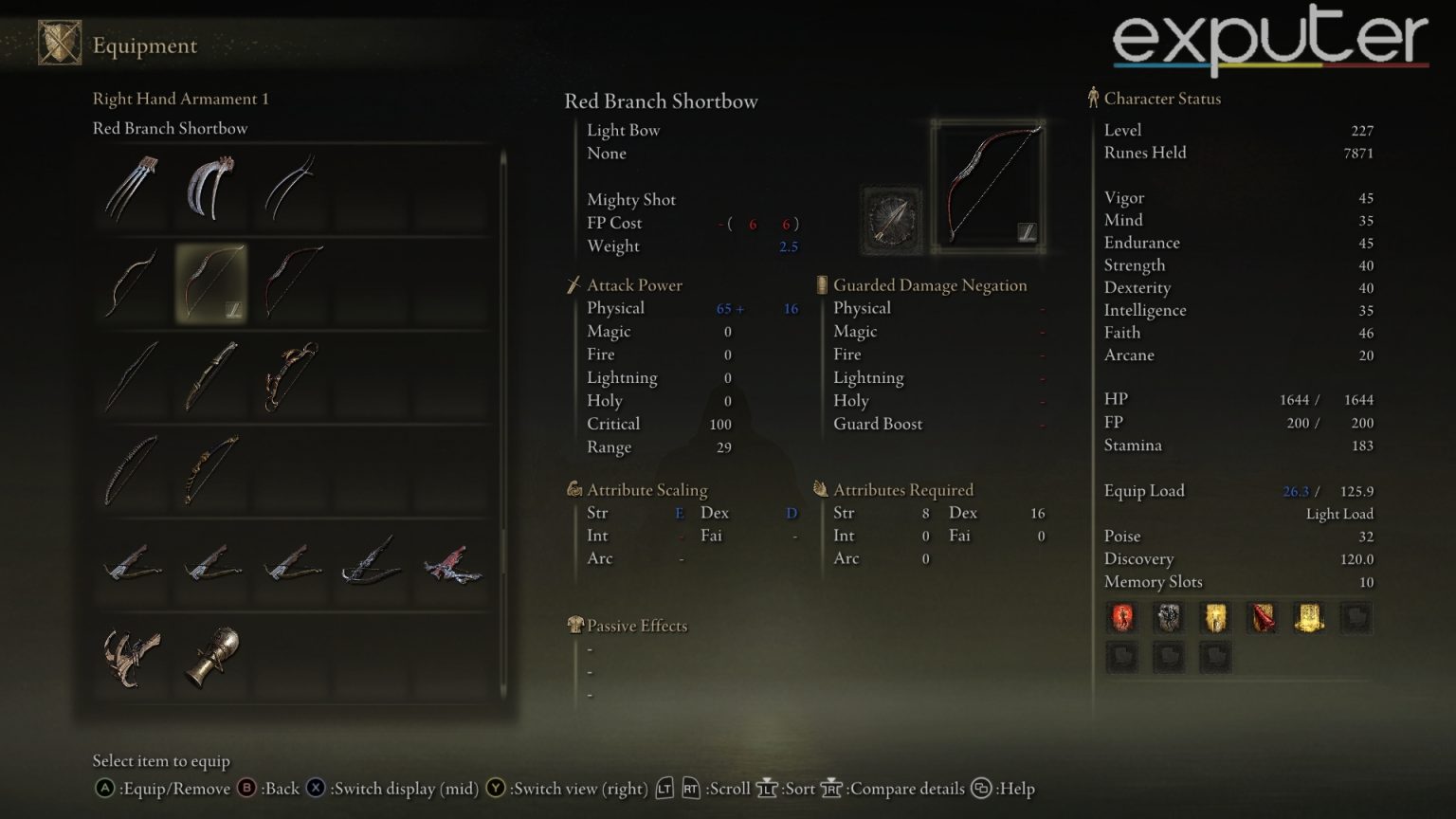Screen dimensions: 1456x819
Task: Open the Passive Effects section
Action: pos(637,626)
